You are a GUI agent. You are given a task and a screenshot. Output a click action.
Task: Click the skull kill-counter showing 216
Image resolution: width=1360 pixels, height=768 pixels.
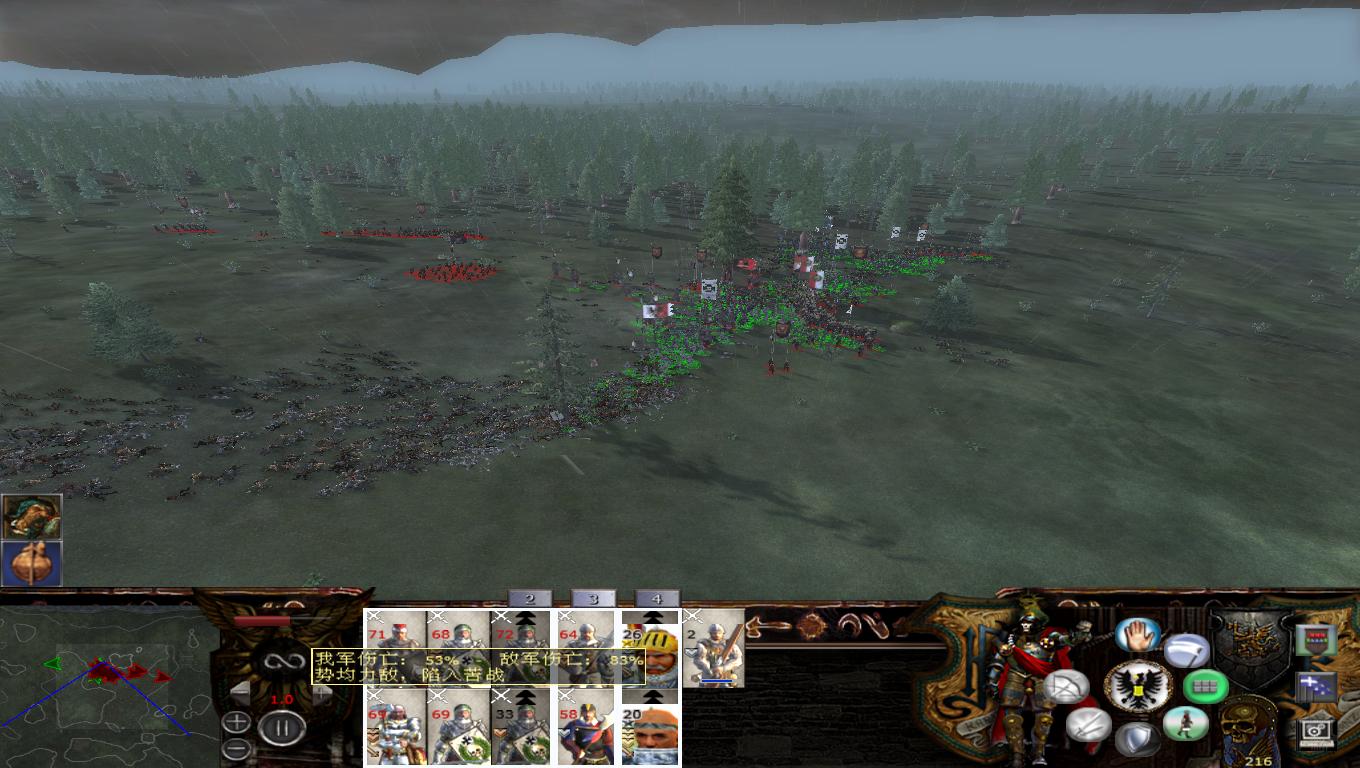click(x=1248, y=728)
